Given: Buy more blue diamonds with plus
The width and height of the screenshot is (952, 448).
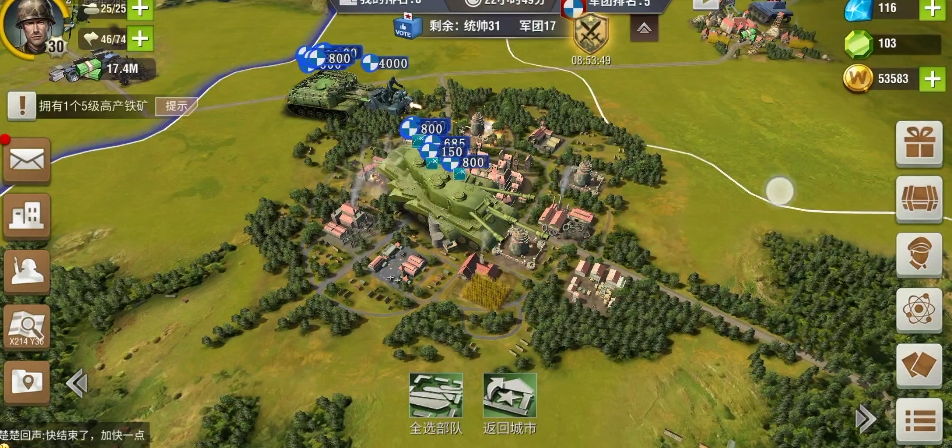Looking at the screenshot, I should point(932,9).
